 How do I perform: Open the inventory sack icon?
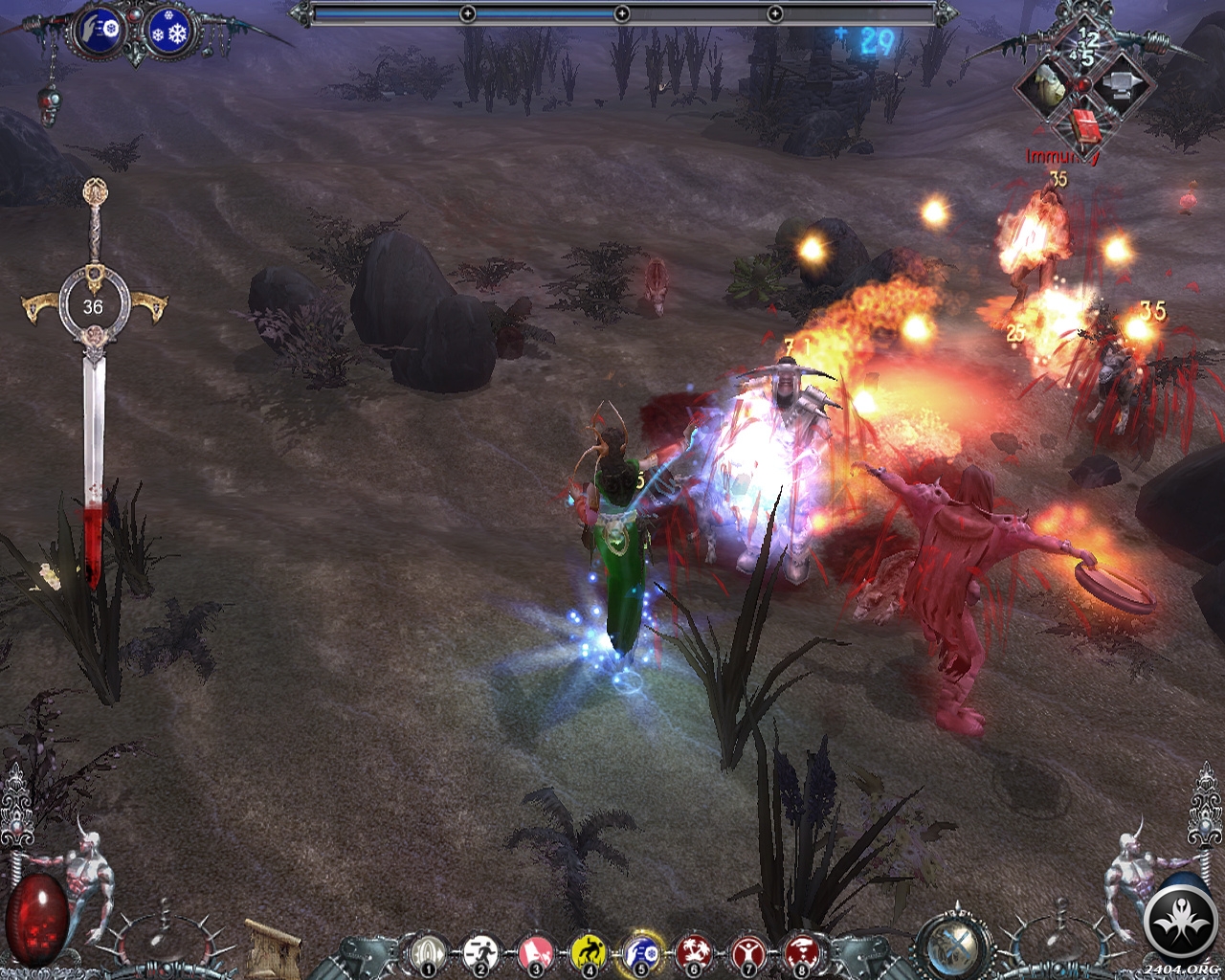(1046, 86)
